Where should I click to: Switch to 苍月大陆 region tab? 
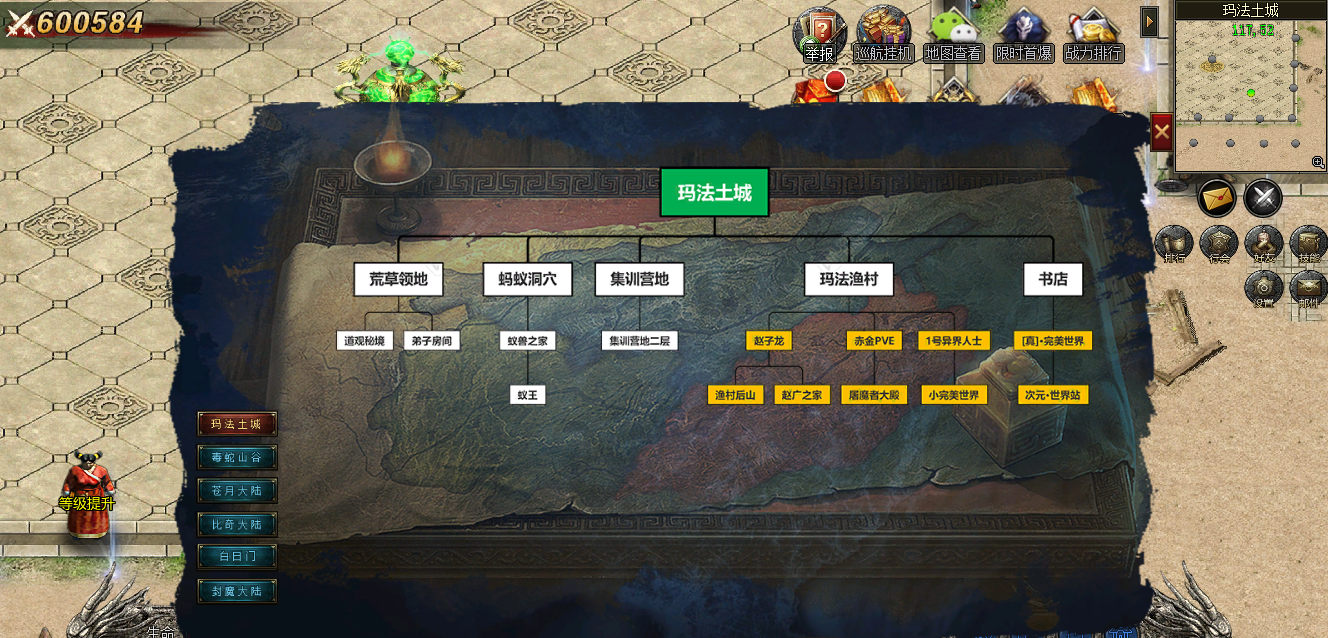coord(236,491)
